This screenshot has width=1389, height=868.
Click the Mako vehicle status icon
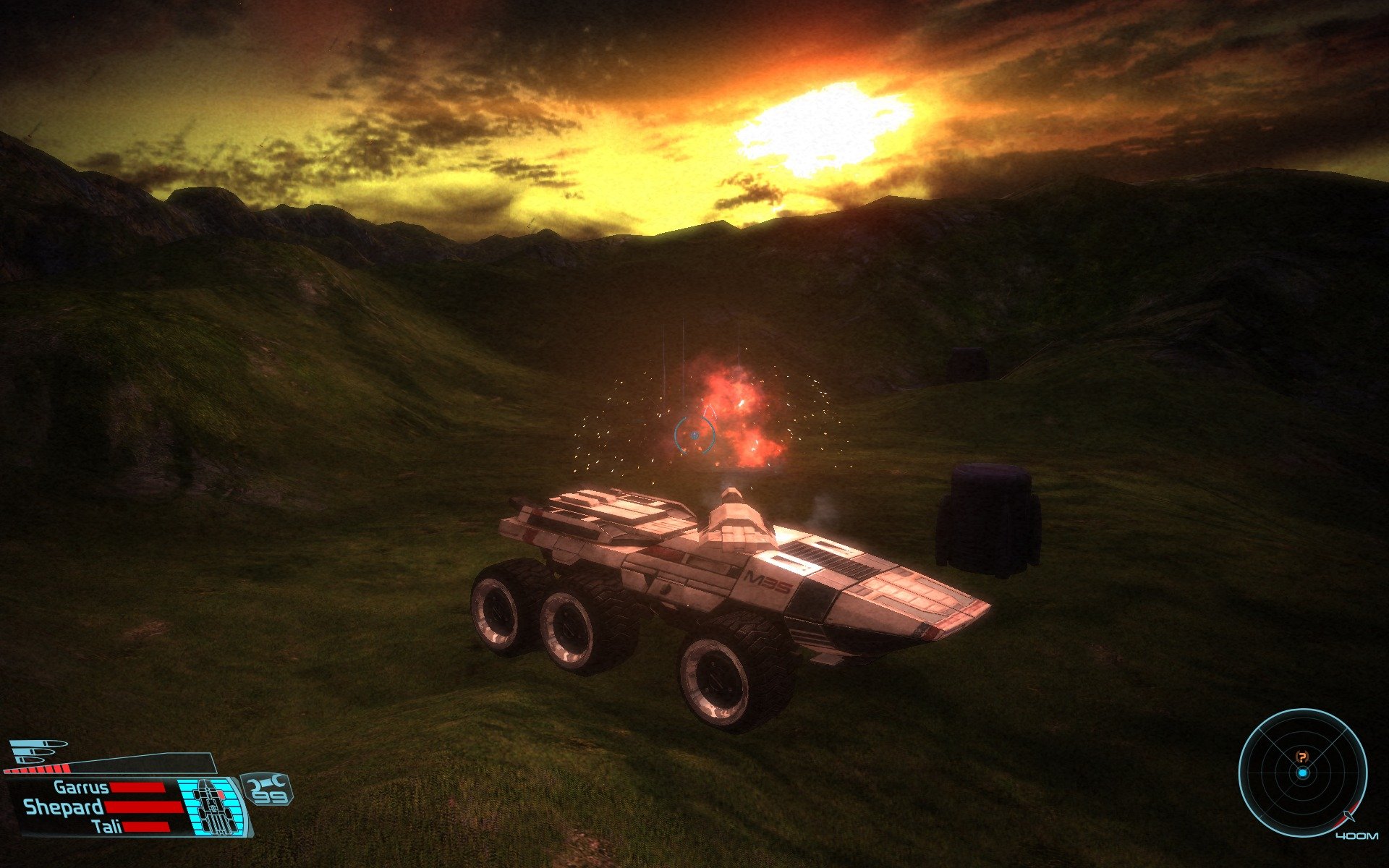[211, 805]
